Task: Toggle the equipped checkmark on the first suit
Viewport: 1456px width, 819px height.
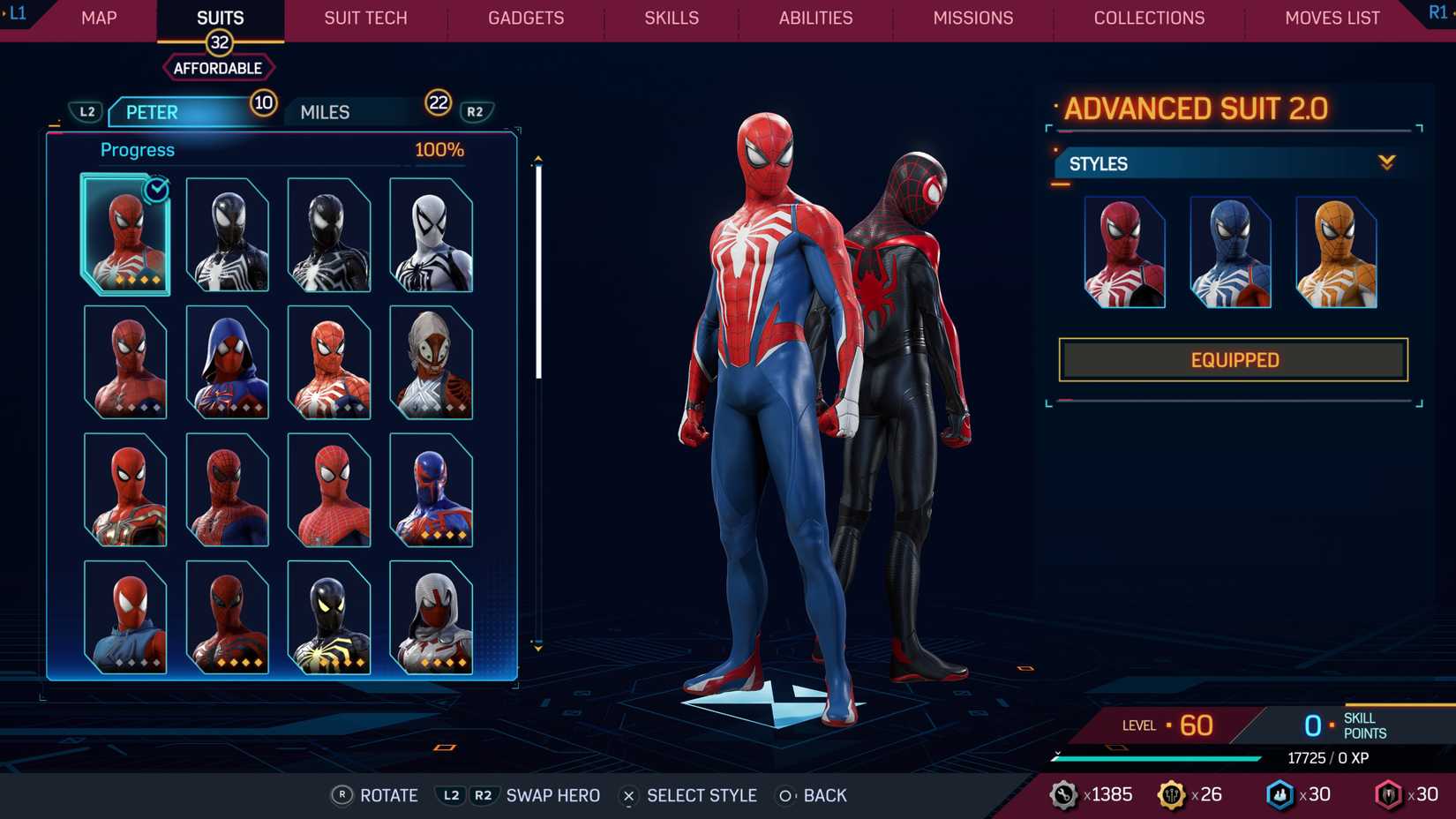Action: coord(155,192)
